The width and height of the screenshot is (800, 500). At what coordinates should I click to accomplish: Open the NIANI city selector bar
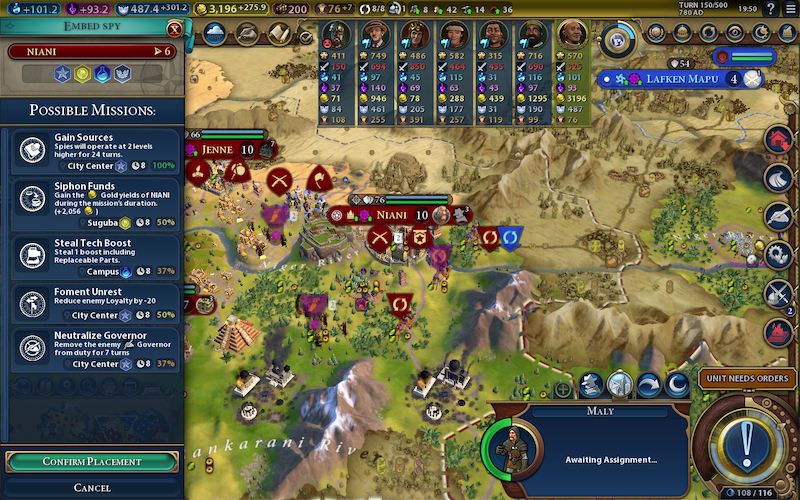(91, 51)
